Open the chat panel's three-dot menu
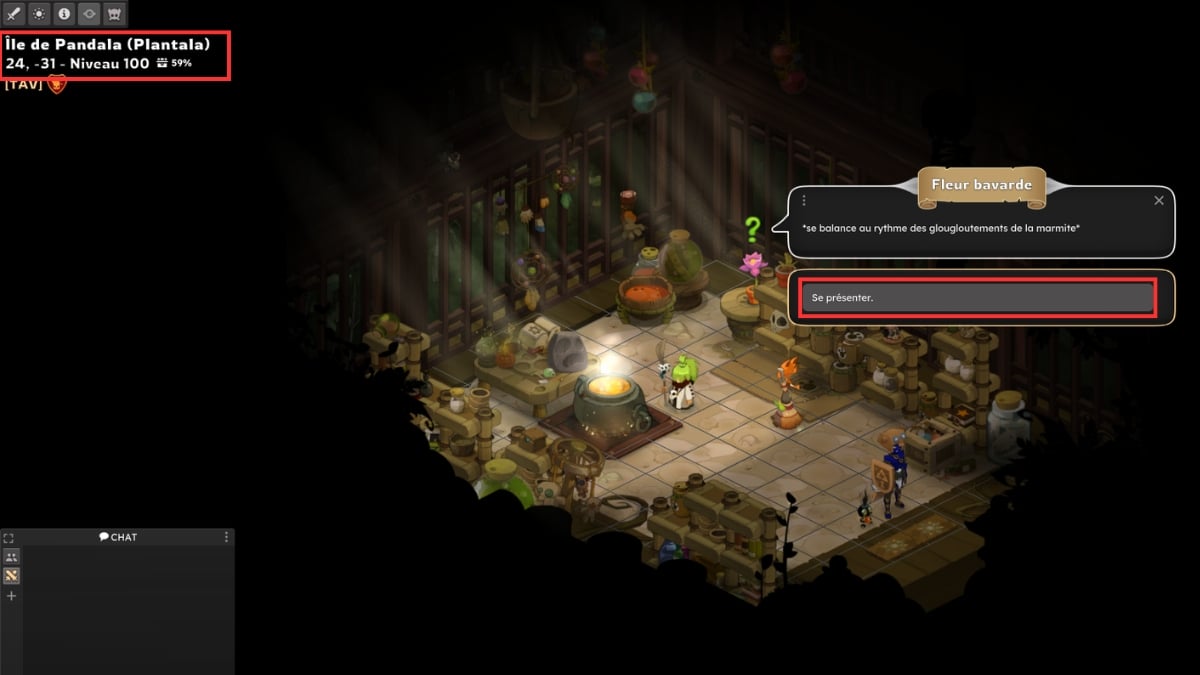1200x675 pixels. coord(226,537)
